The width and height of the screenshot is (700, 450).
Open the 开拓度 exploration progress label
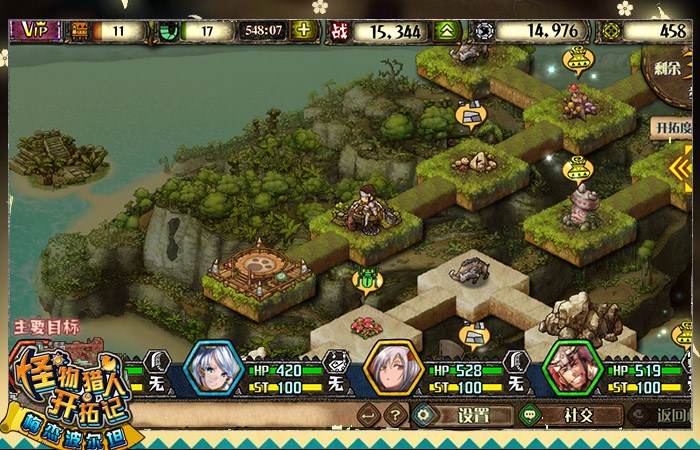point(672,128)
